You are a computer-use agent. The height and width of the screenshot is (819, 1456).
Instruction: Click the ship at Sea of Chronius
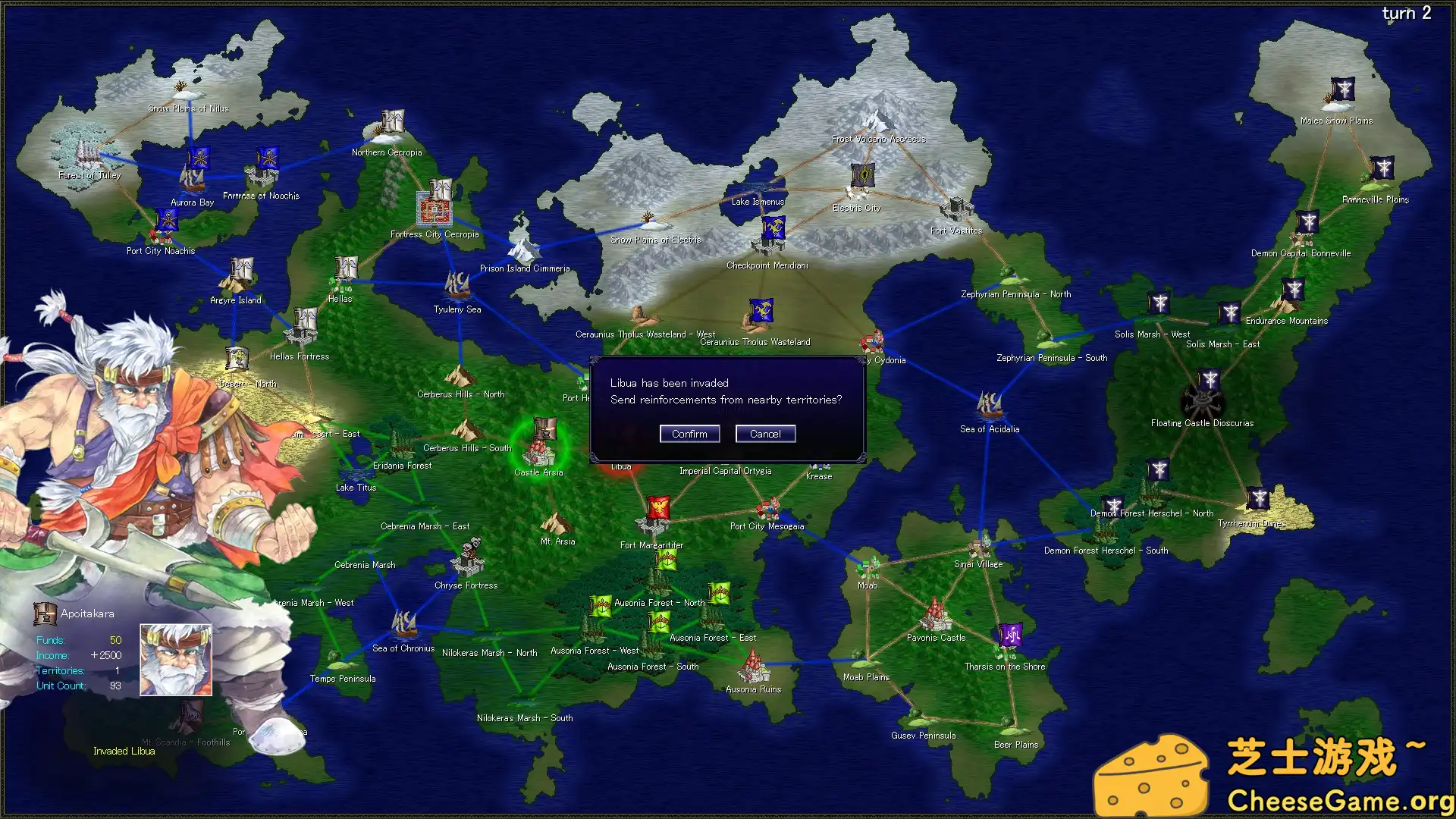point(403,626)
